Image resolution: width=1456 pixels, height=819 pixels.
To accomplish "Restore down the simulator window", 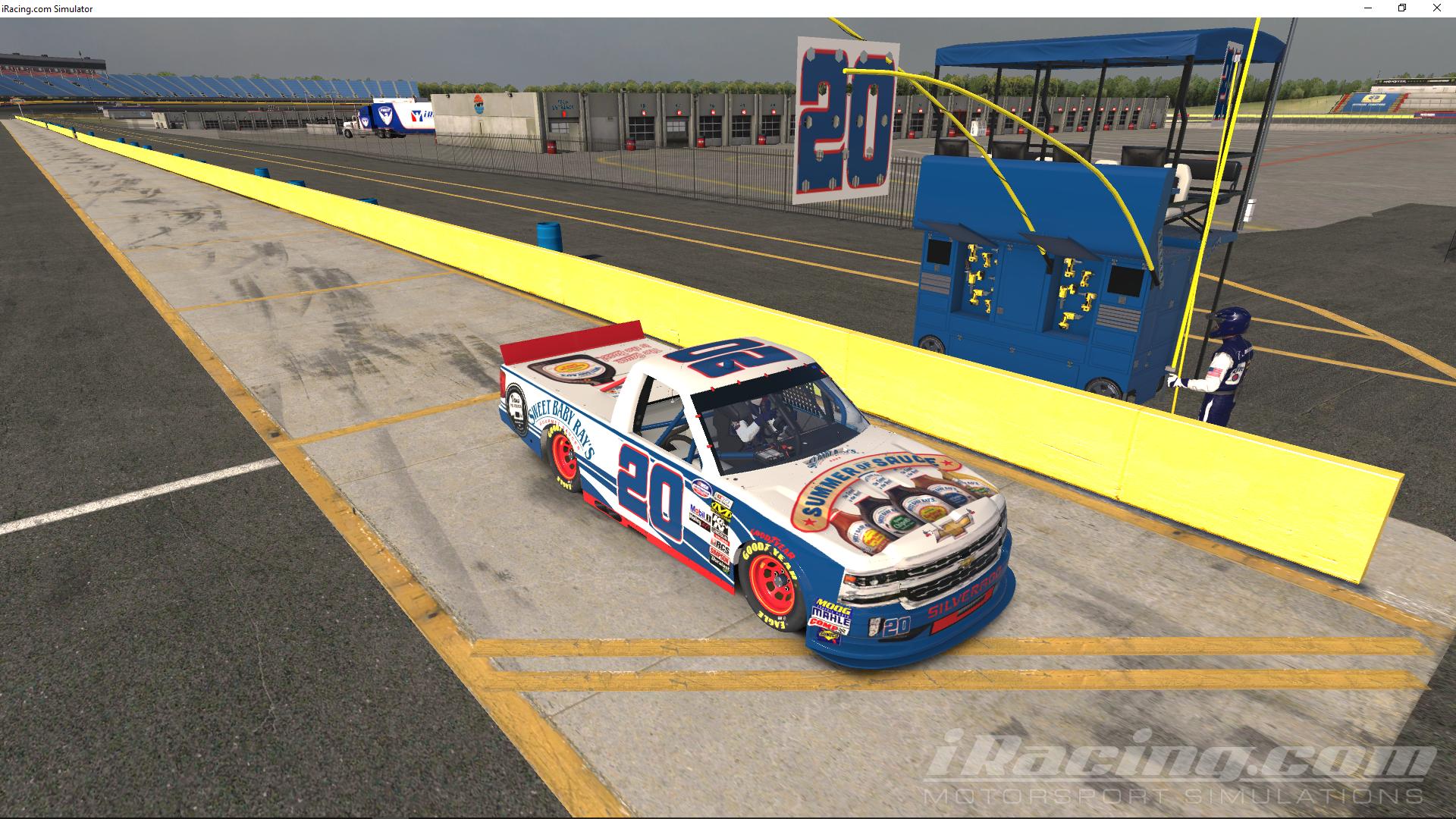I will (x=1402, y=8).
